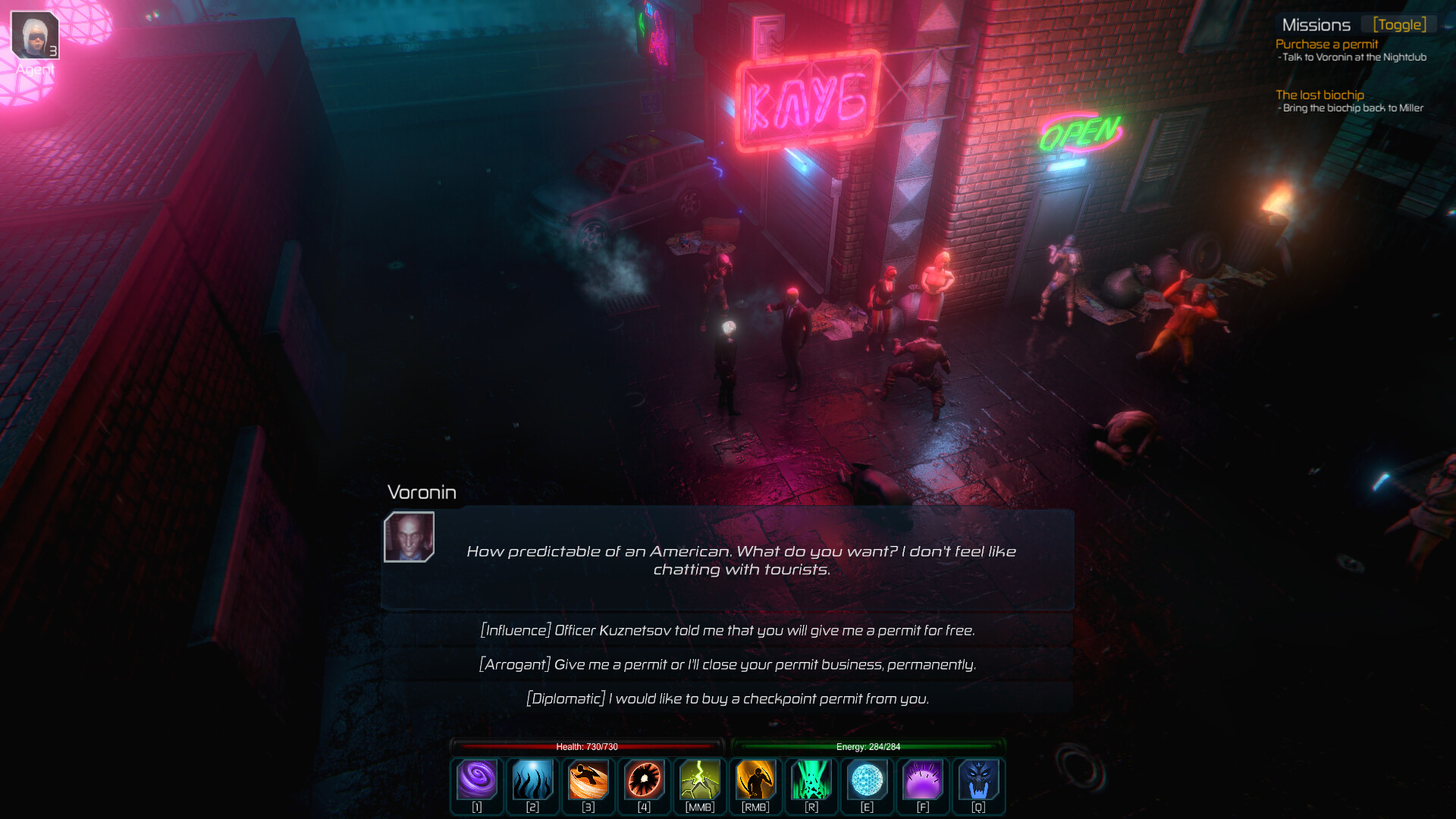
Task: Use the demon mask Q ability
Action: click(978, 786)
